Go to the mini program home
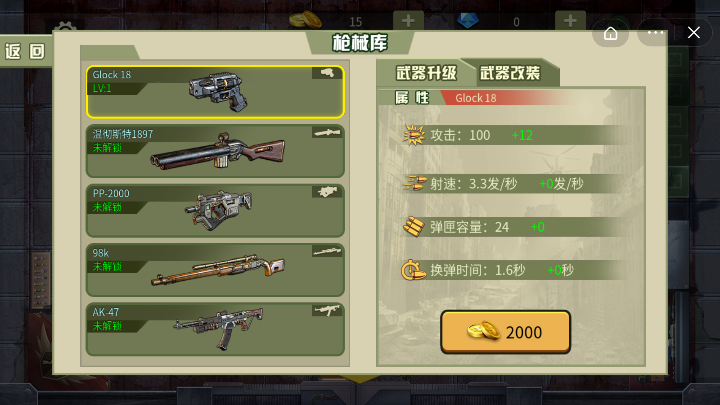720x405 pixels. coord(611,33)
